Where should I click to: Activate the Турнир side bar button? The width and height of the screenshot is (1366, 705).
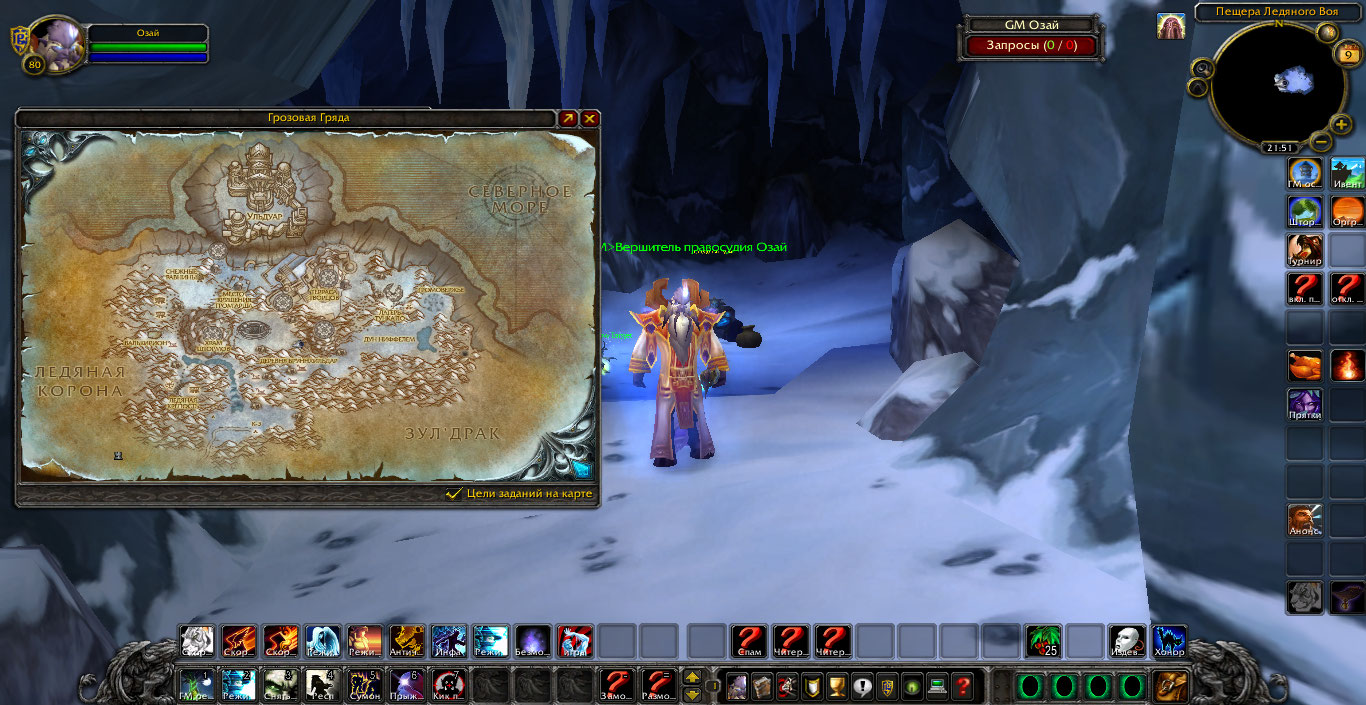(x=1304, y=250)
